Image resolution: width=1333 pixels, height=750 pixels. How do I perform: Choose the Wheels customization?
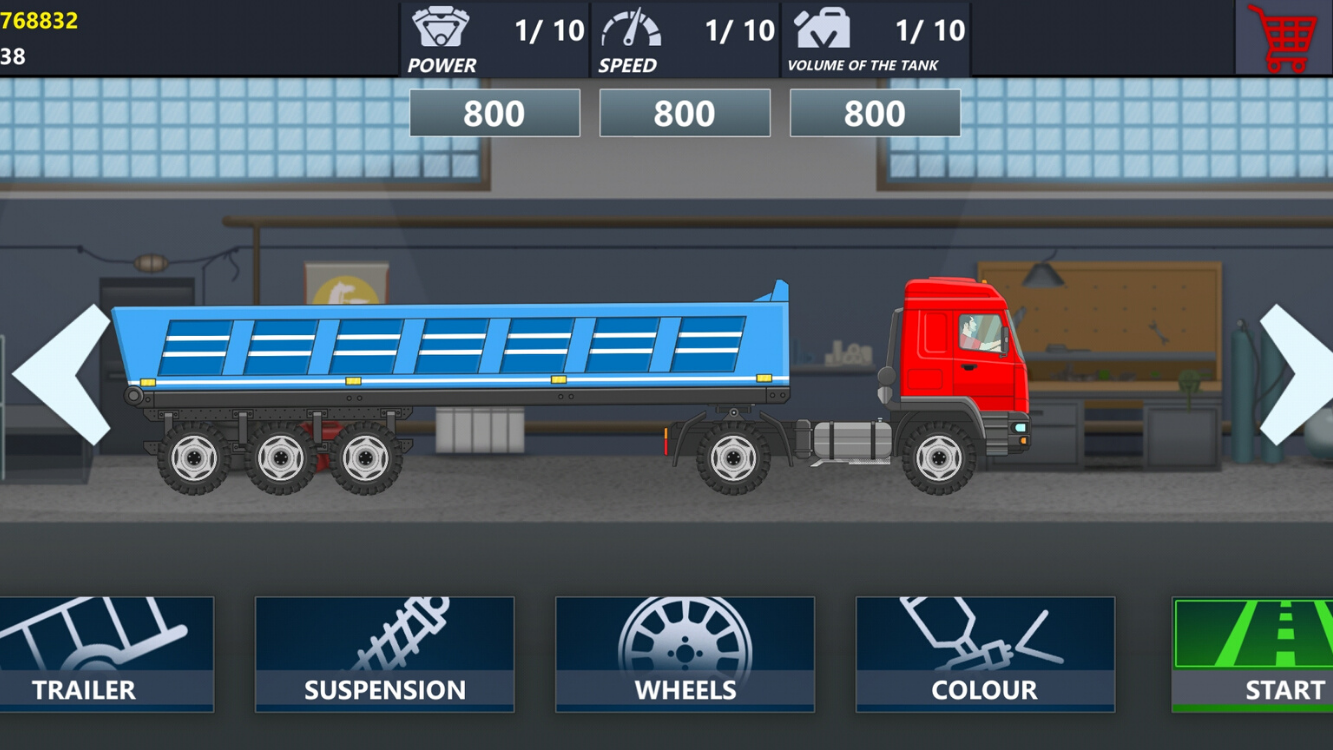tap(685, 654)
